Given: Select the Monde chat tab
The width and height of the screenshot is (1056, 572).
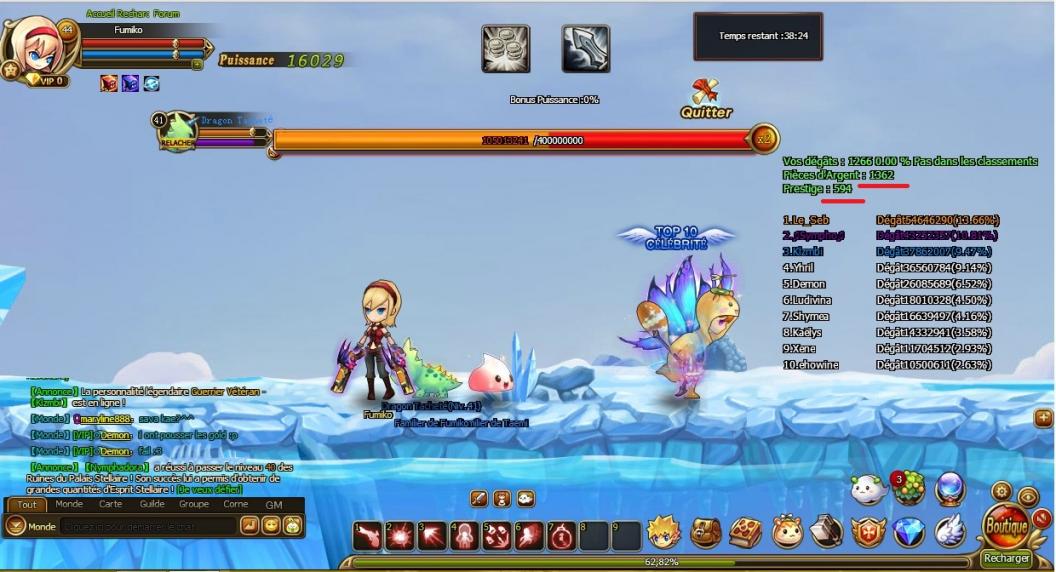Looking at the screenshot, I should pos(69,504).
